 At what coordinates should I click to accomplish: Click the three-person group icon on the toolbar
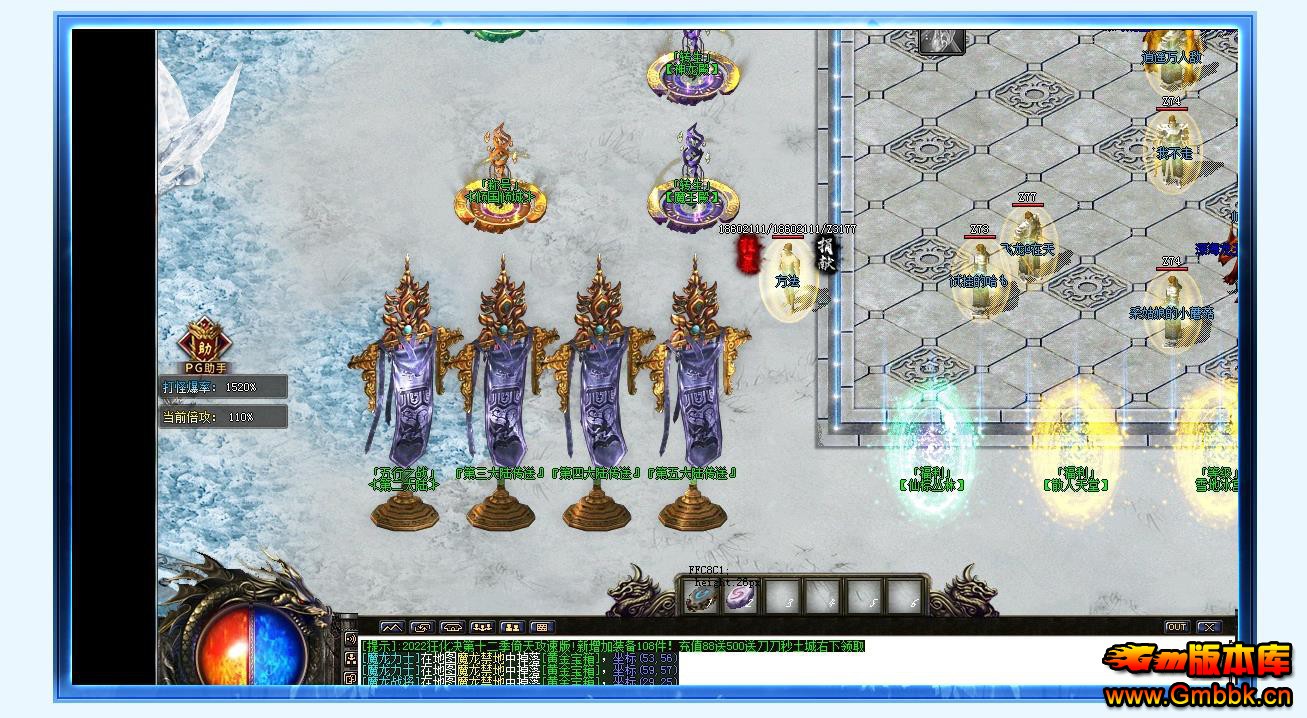coord(481,628)
